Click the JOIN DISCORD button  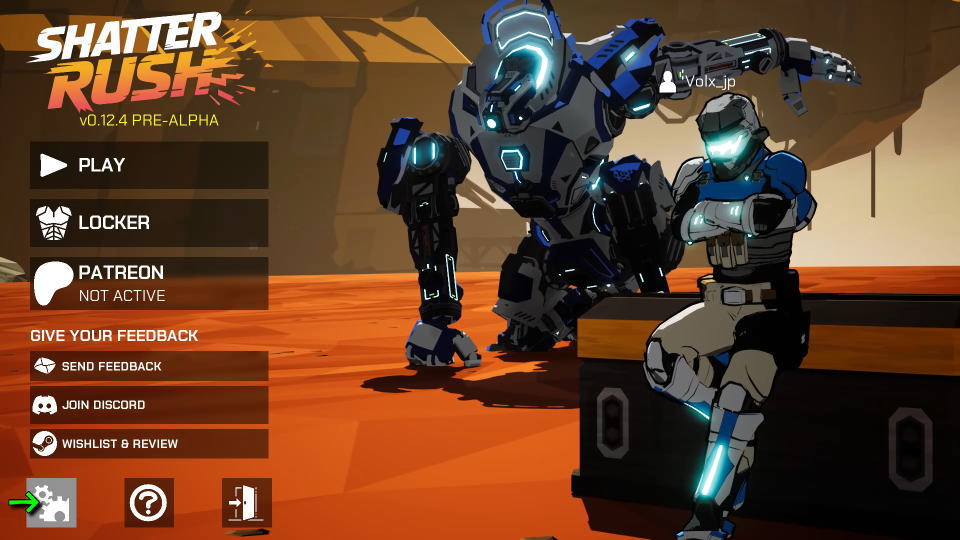coord(149,405)
